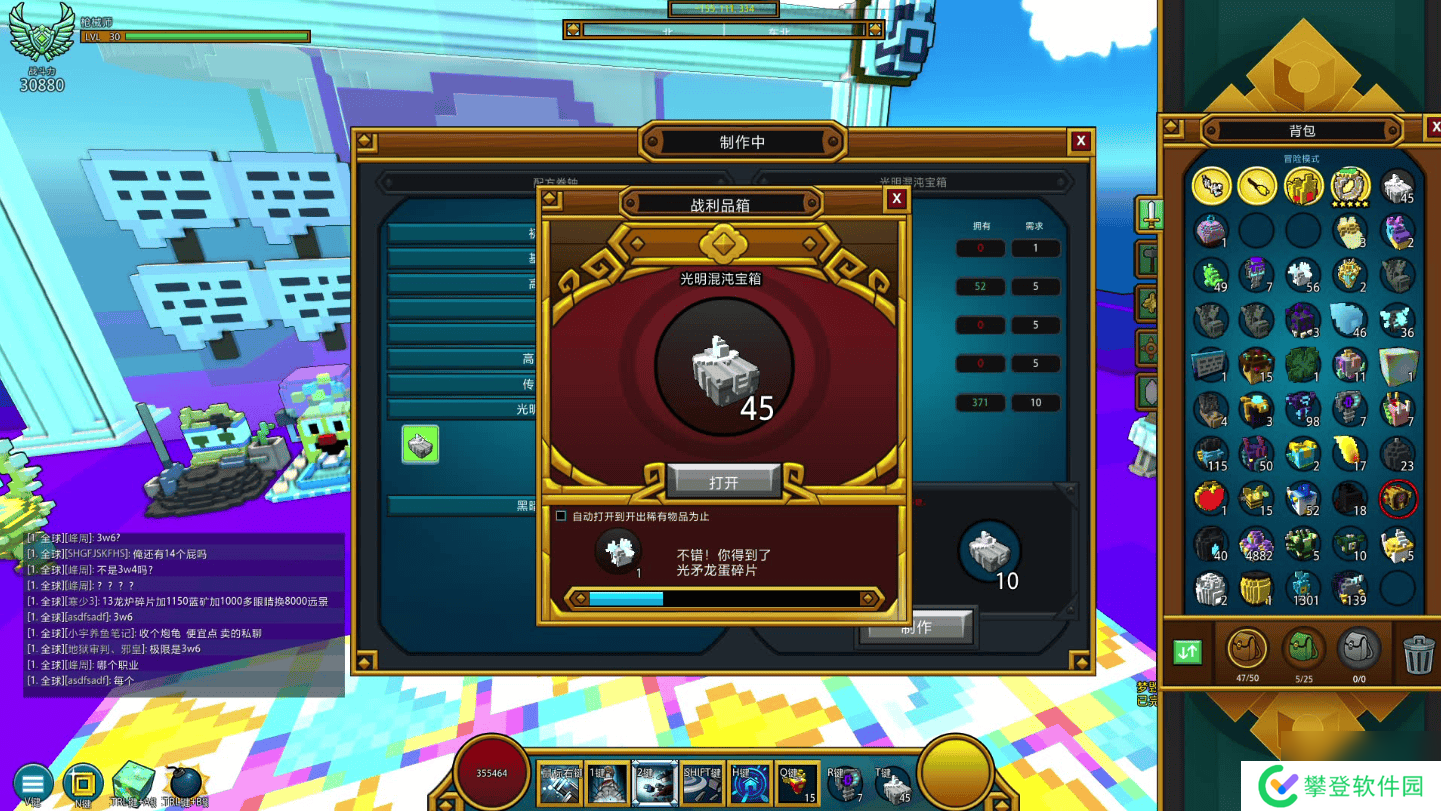Click the 制作 (Craft) button
The height and width of the screenshot is (811, 1441).
coord(916,628)
